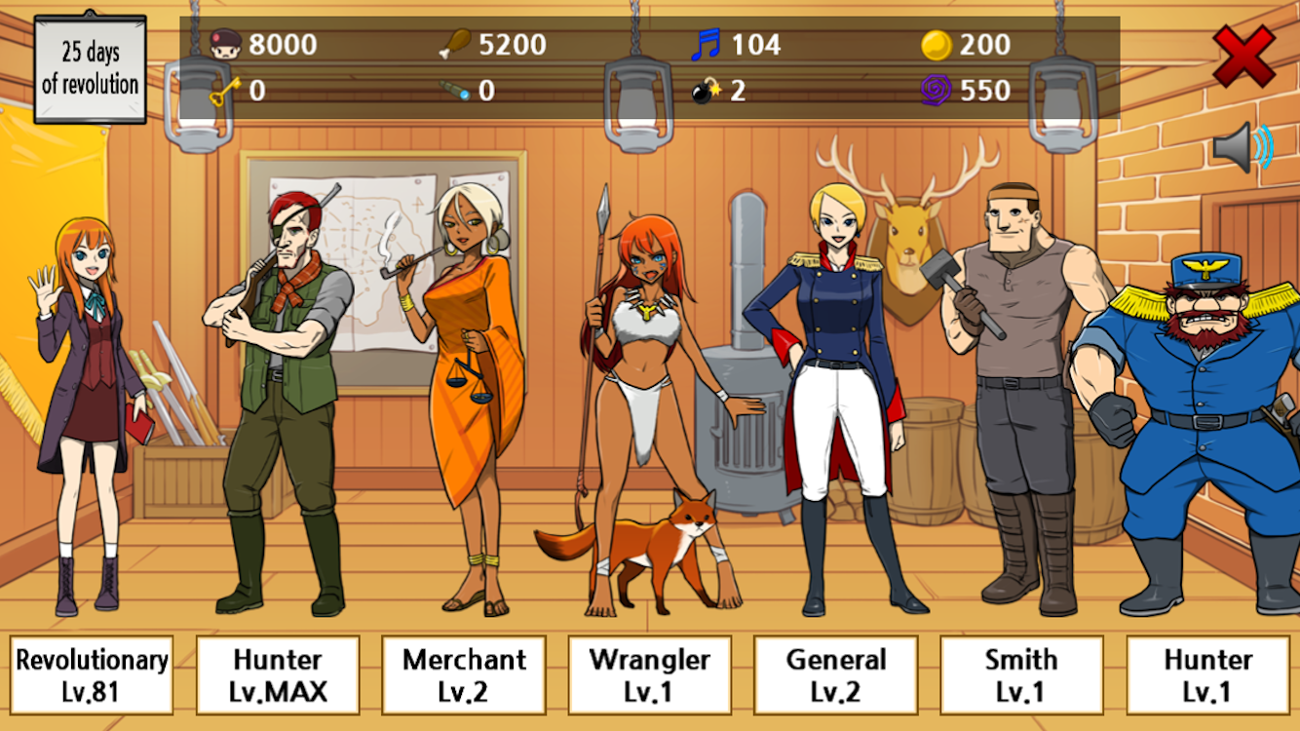Expand the Smith Lv.1 character info
This screenshot has width=1300, height=731.
tap(1023, 674)
